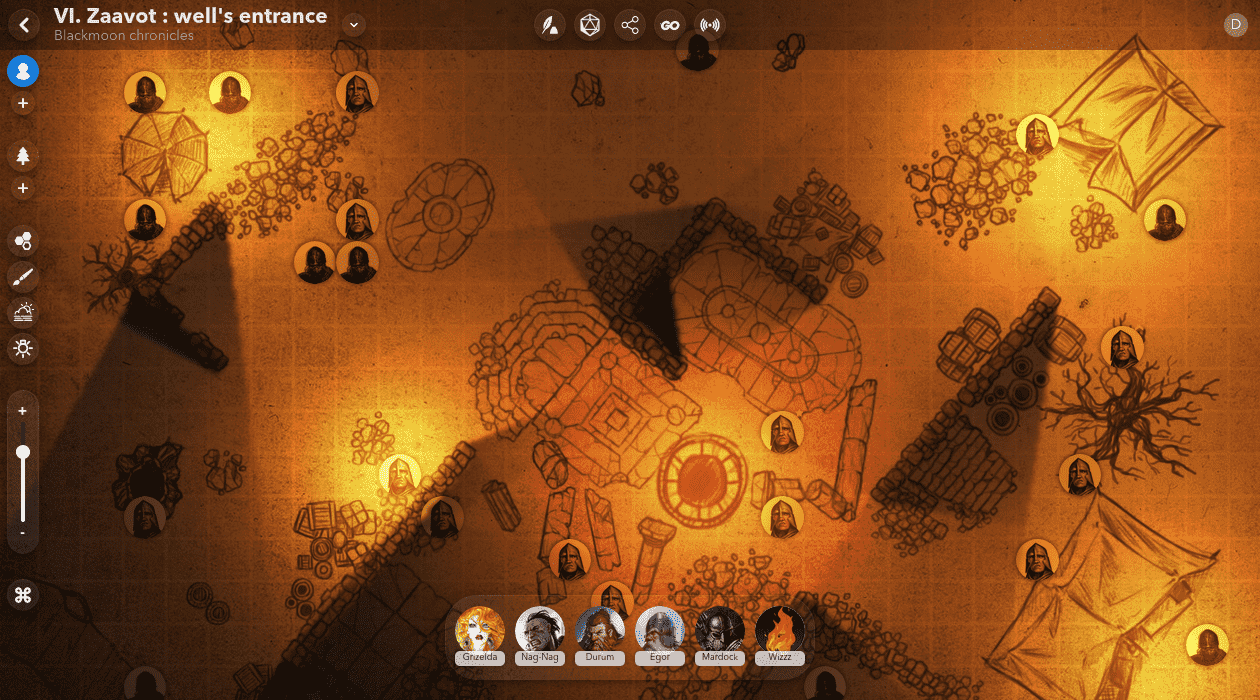Pick Mardock's player portrait
1260x700 pixels.
[720, 630]
